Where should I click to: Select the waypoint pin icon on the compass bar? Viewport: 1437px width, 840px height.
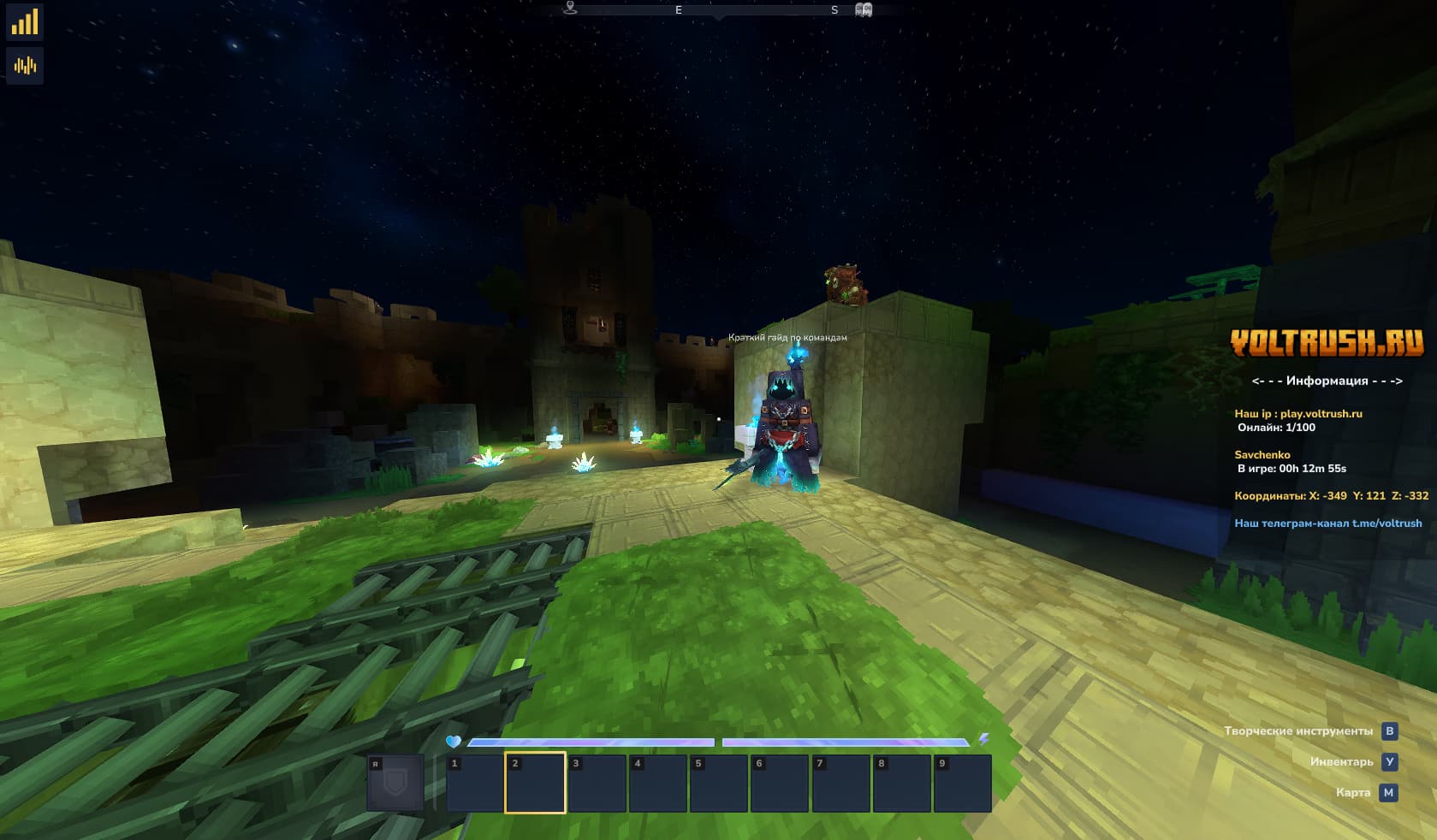click(570, 8)
